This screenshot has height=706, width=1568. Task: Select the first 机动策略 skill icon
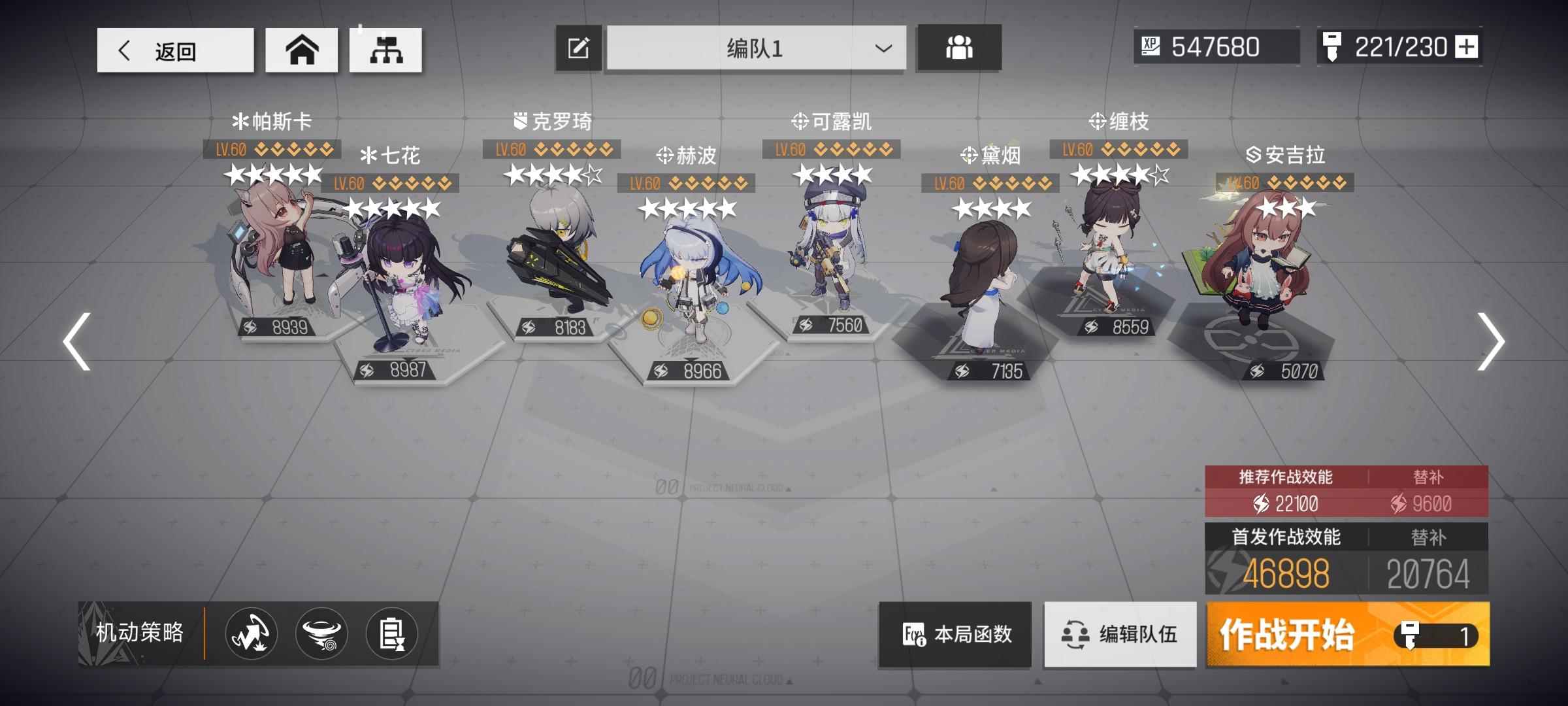click(250, 634)
